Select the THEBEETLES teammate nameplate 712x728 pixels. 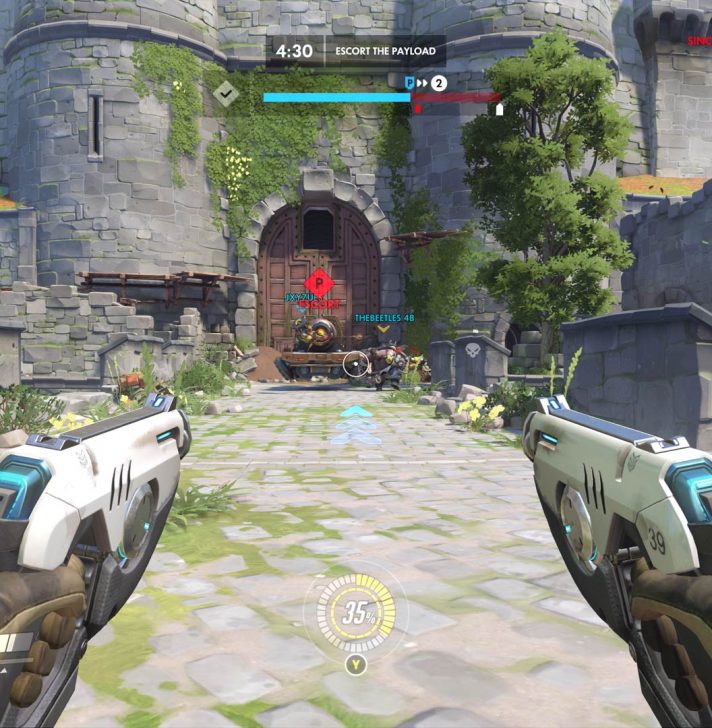(x=384, y=318)
